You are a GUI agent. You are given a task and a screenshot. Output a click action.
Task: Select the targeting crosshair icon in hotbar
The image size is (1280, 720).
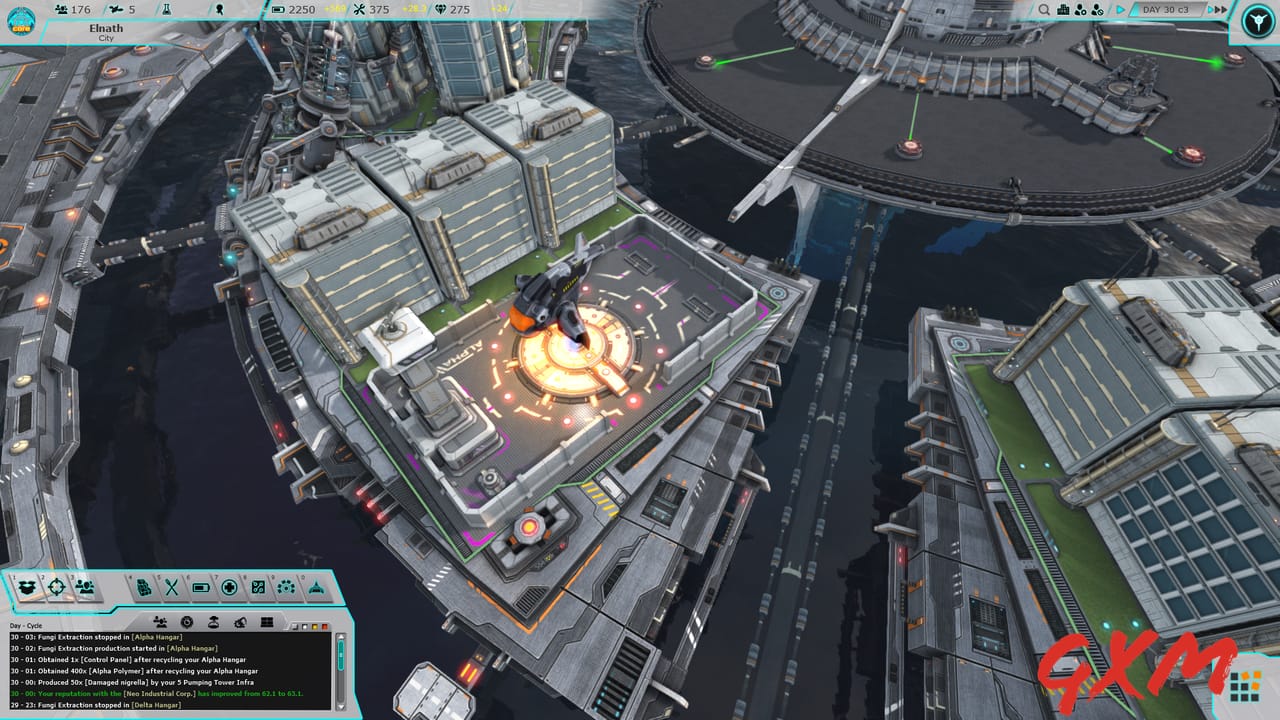(x=57, y=587)
